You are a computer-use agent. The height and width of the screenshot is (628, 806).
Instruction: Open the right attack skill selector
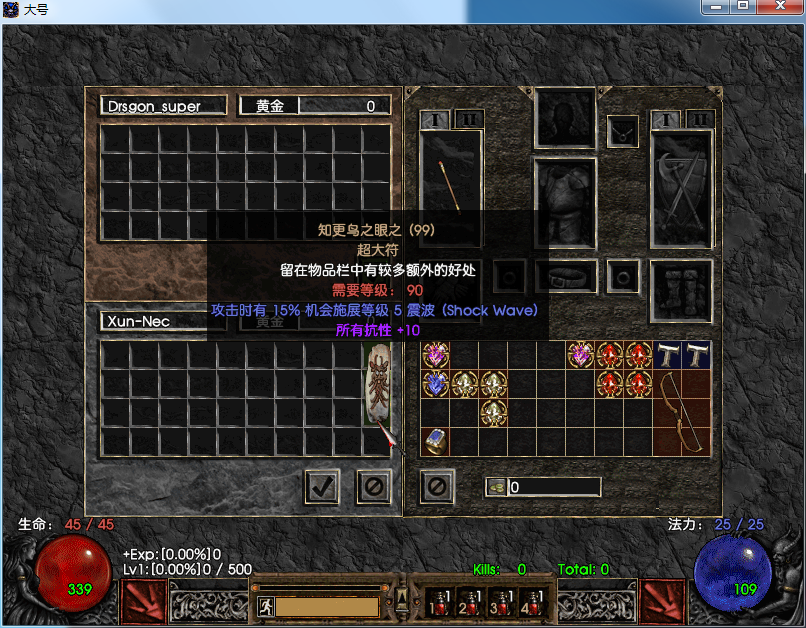coord(664,600)
